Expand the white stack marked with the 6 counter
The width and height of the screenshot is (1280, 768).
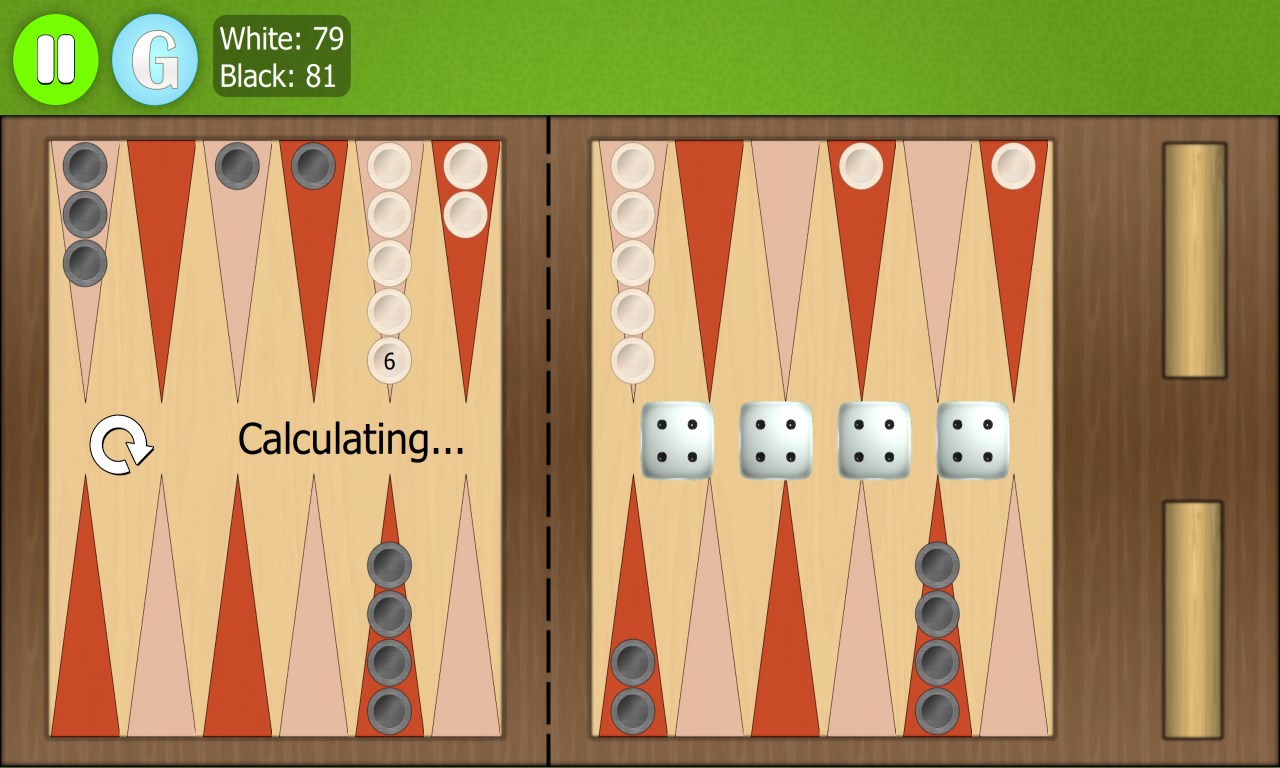click(390, 362)
